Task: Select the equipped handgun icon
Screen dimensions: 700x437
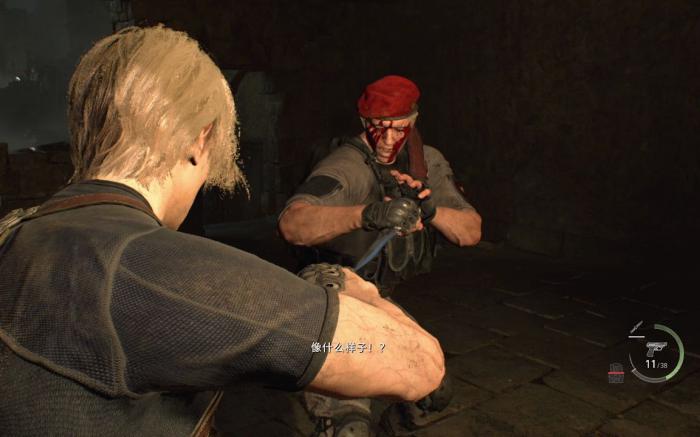Action: tap(656, 349)
